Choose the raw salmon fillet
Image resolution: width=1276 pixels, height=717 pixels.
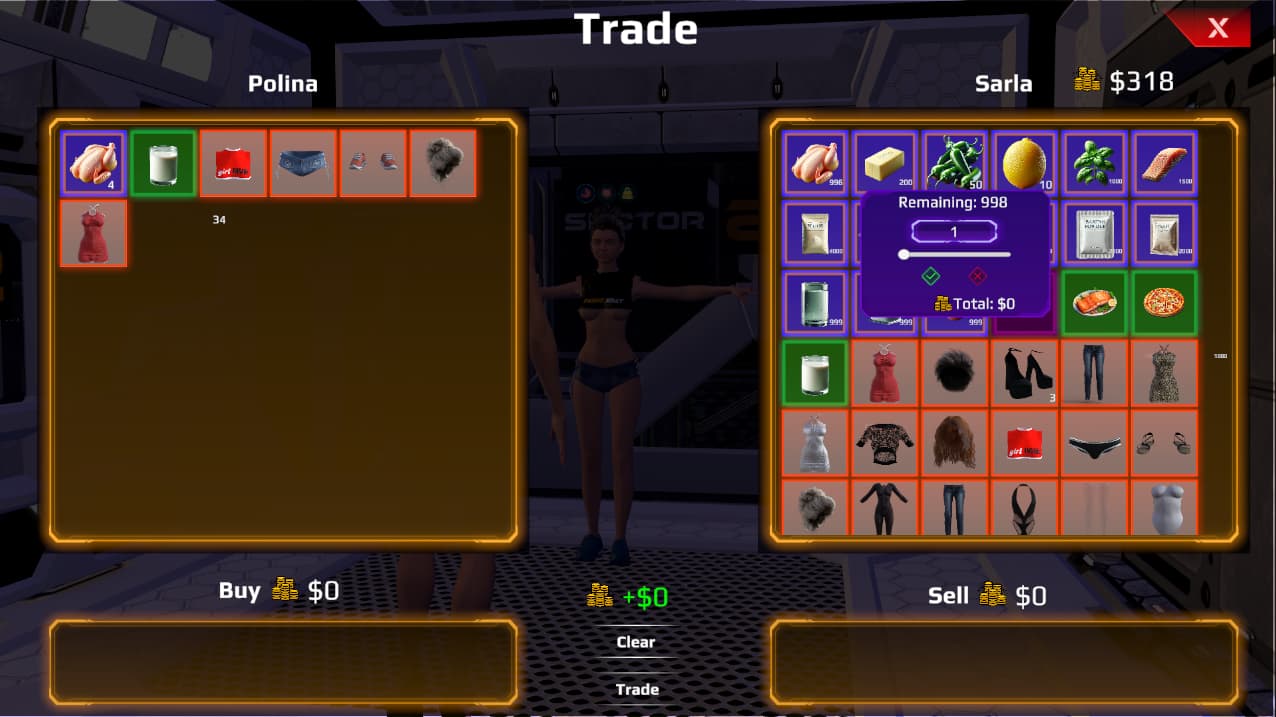point(1164,163)
